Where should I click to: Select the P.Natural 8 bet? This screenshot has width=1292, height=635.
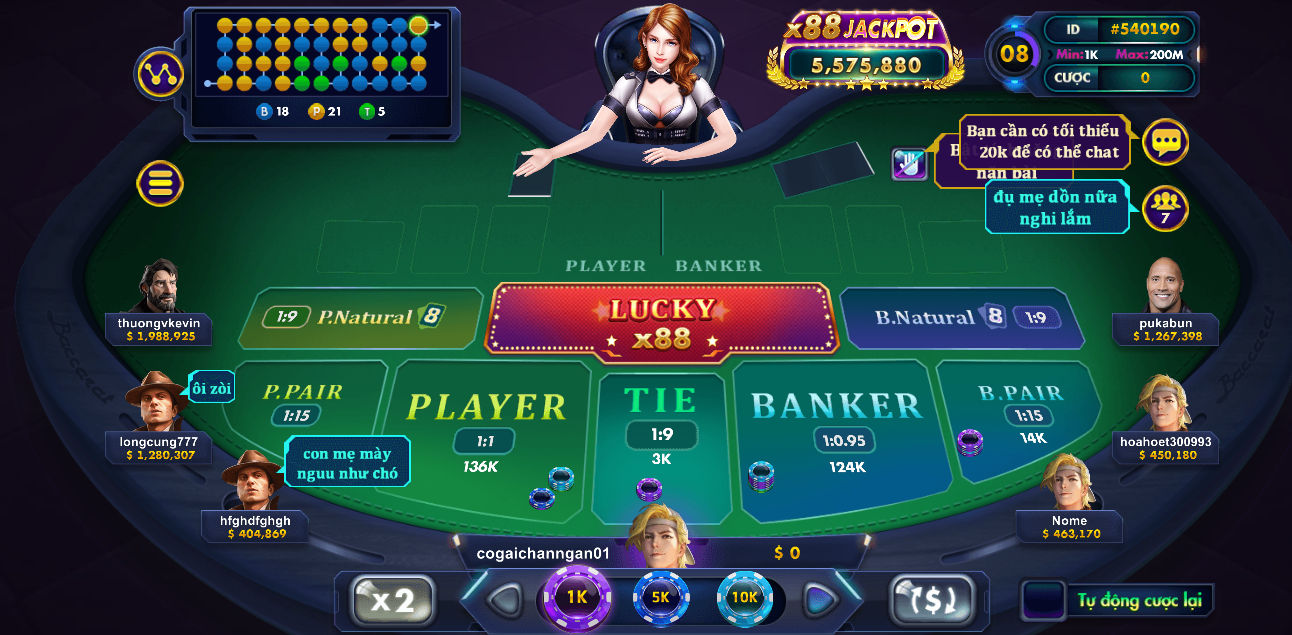pos(362,317)
